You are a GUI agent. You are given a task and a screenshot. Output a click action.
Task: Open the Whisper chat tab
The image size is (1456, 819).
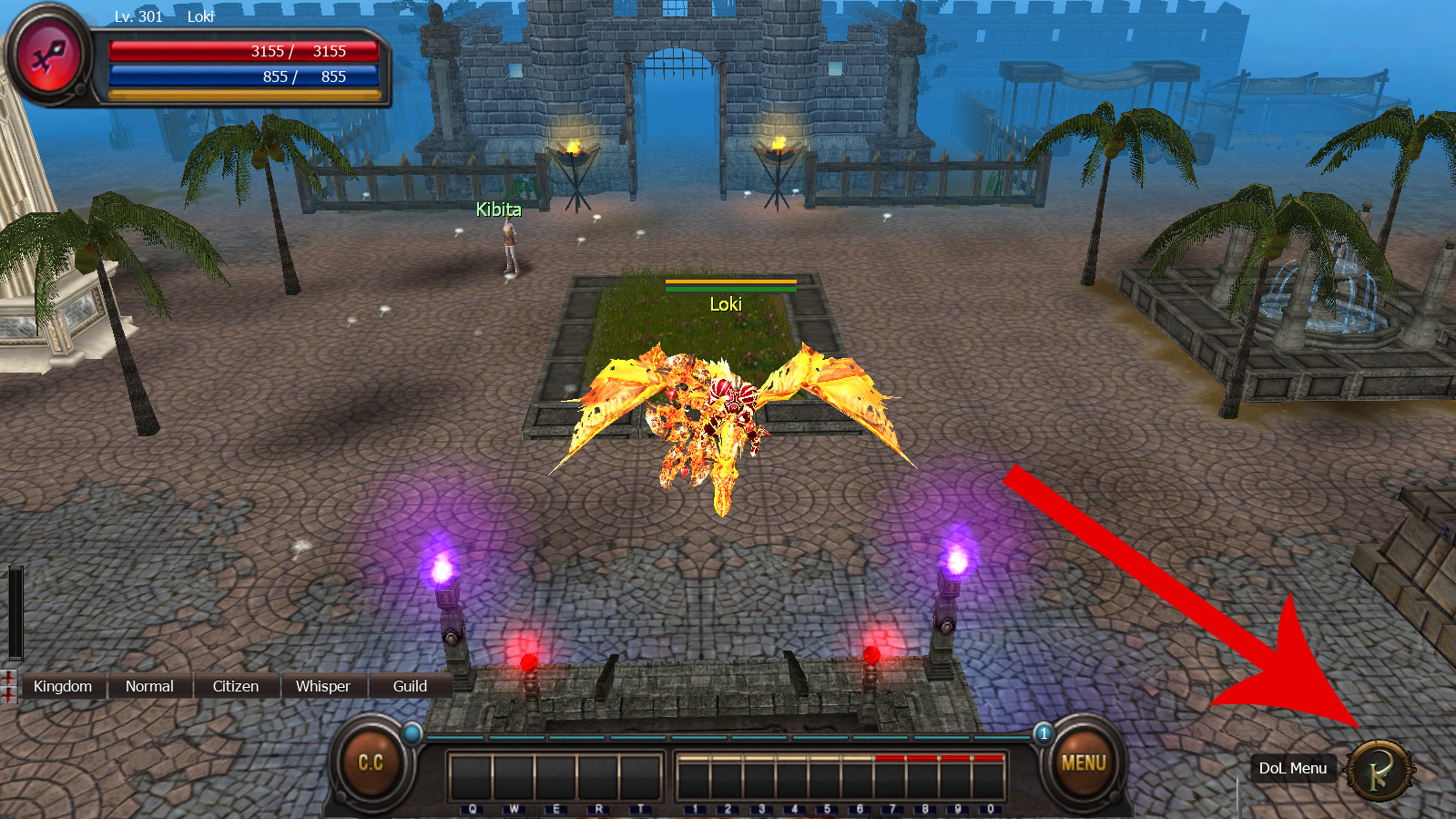click(x=322, y=686)
